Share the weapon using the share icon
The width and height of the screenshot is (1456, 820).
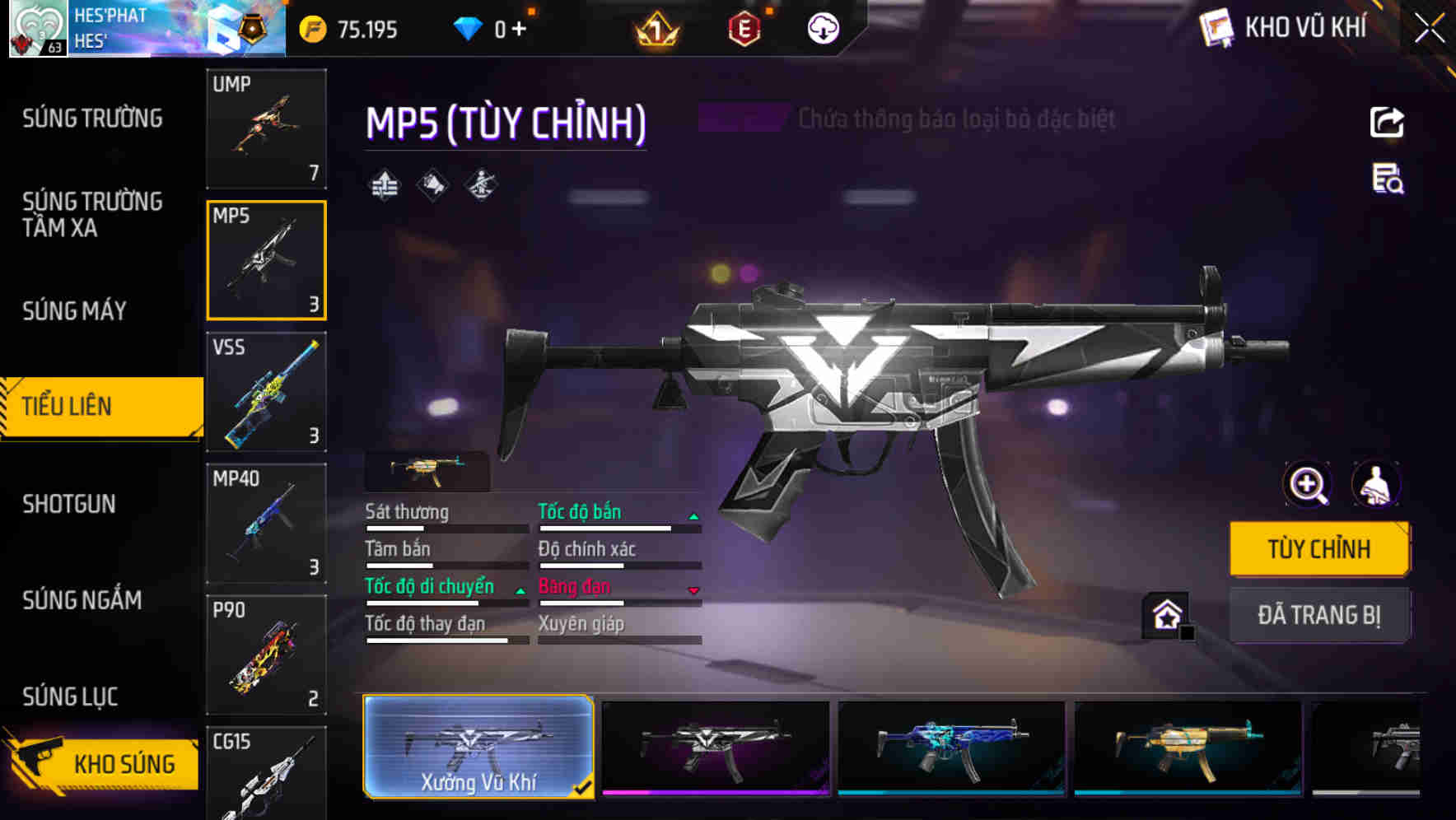pos(1387,123)
